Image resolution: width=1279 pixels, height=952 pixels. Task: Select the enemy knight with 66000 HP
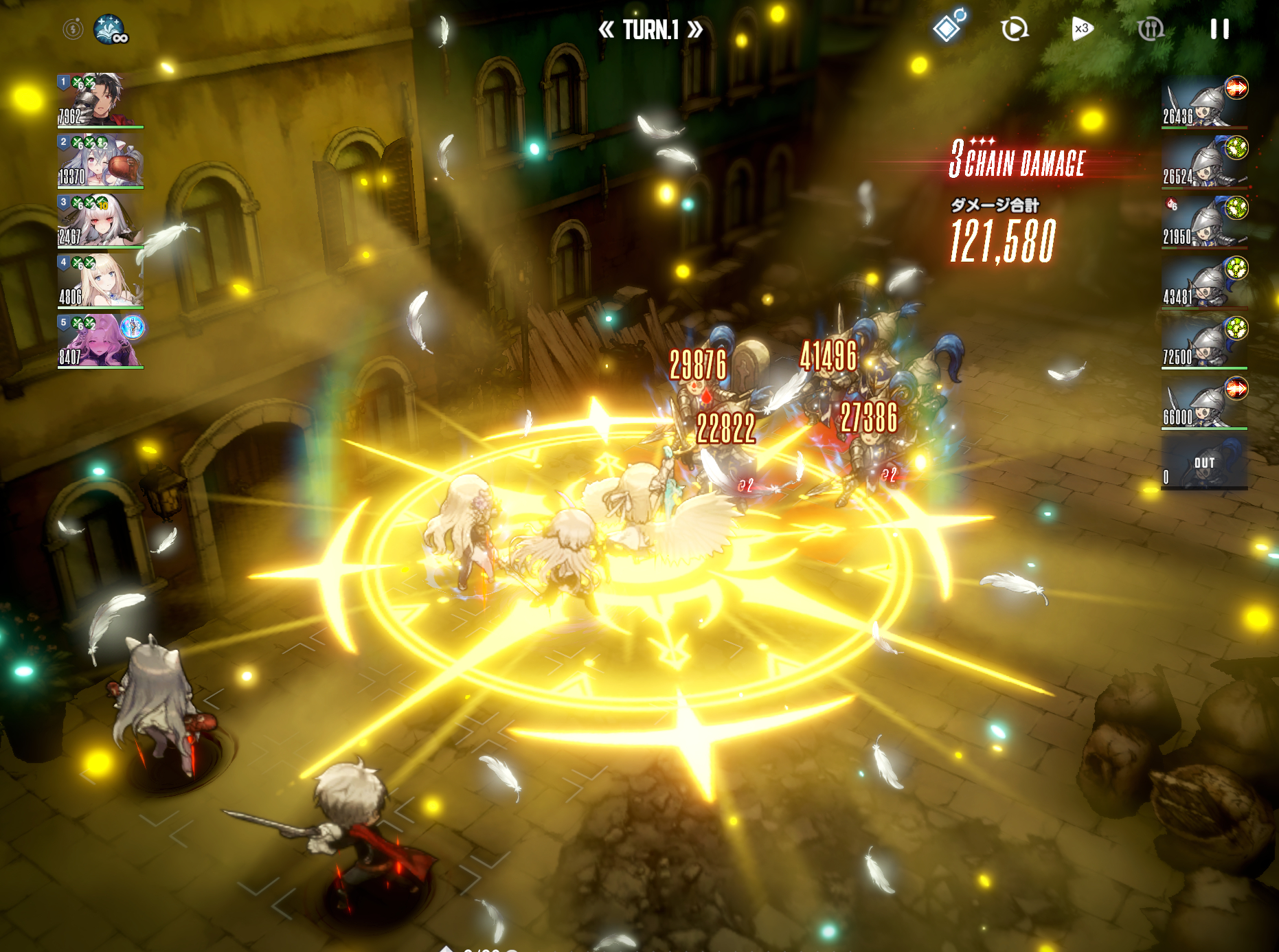click(x=1204, y=403)
